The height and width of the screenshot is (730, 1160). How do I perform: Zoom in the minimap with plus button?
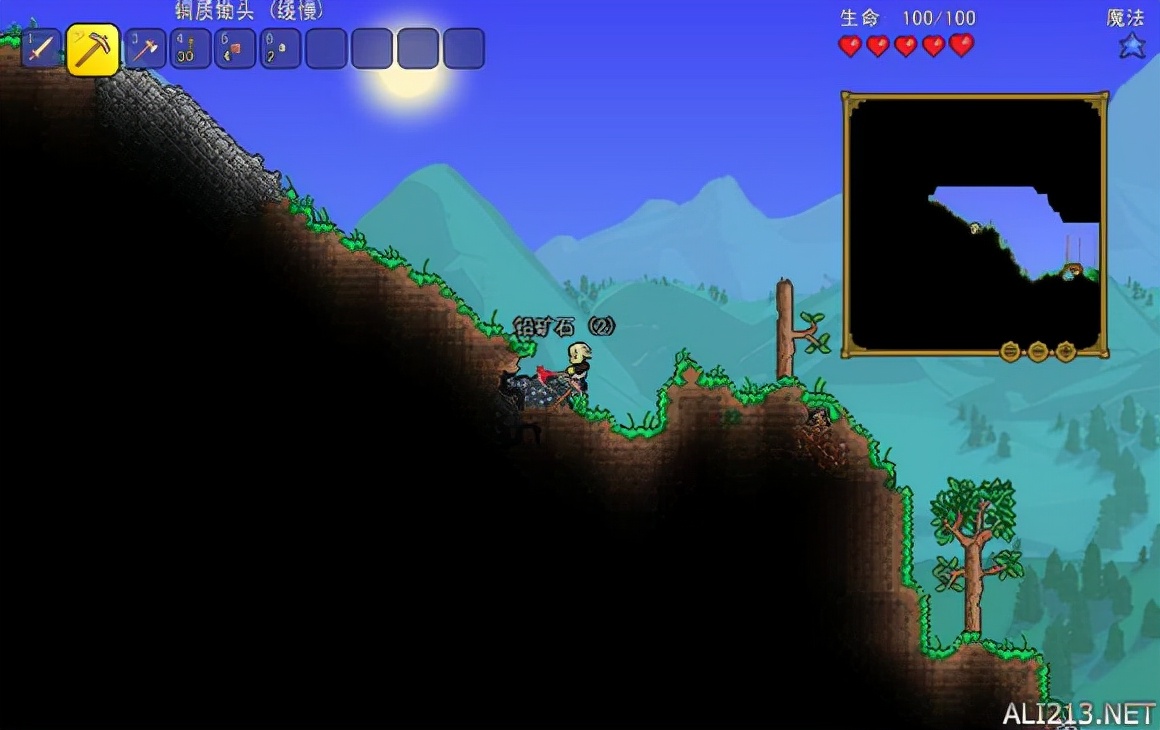tap(1066, 351)
